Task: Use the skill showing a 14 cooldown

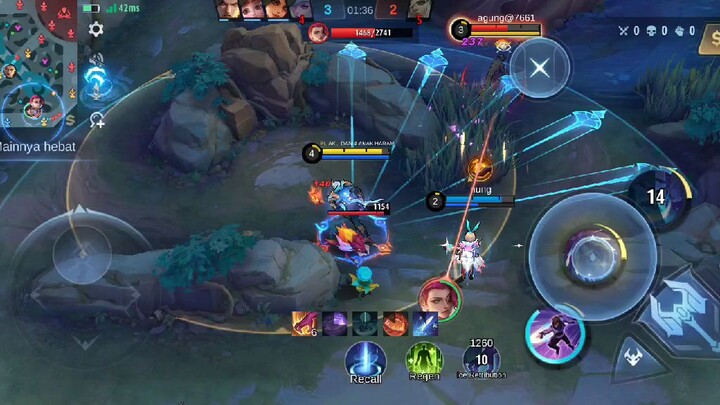Action: [x=655, y=197]
